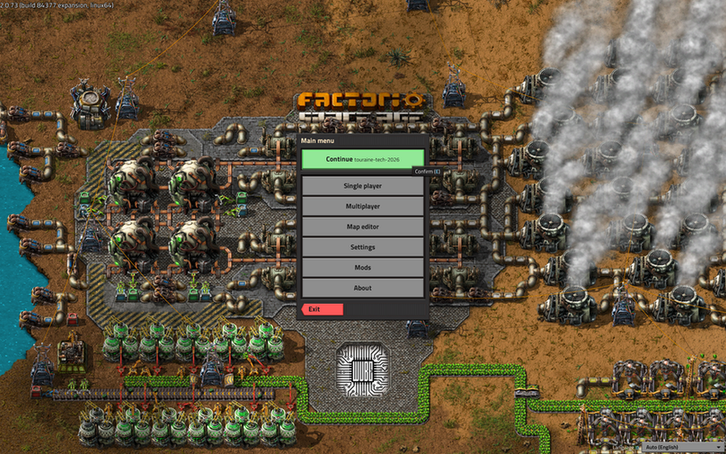Continue the touraine-tech-2026 save
The image size is (726, 454).
[x=362, y=159]
